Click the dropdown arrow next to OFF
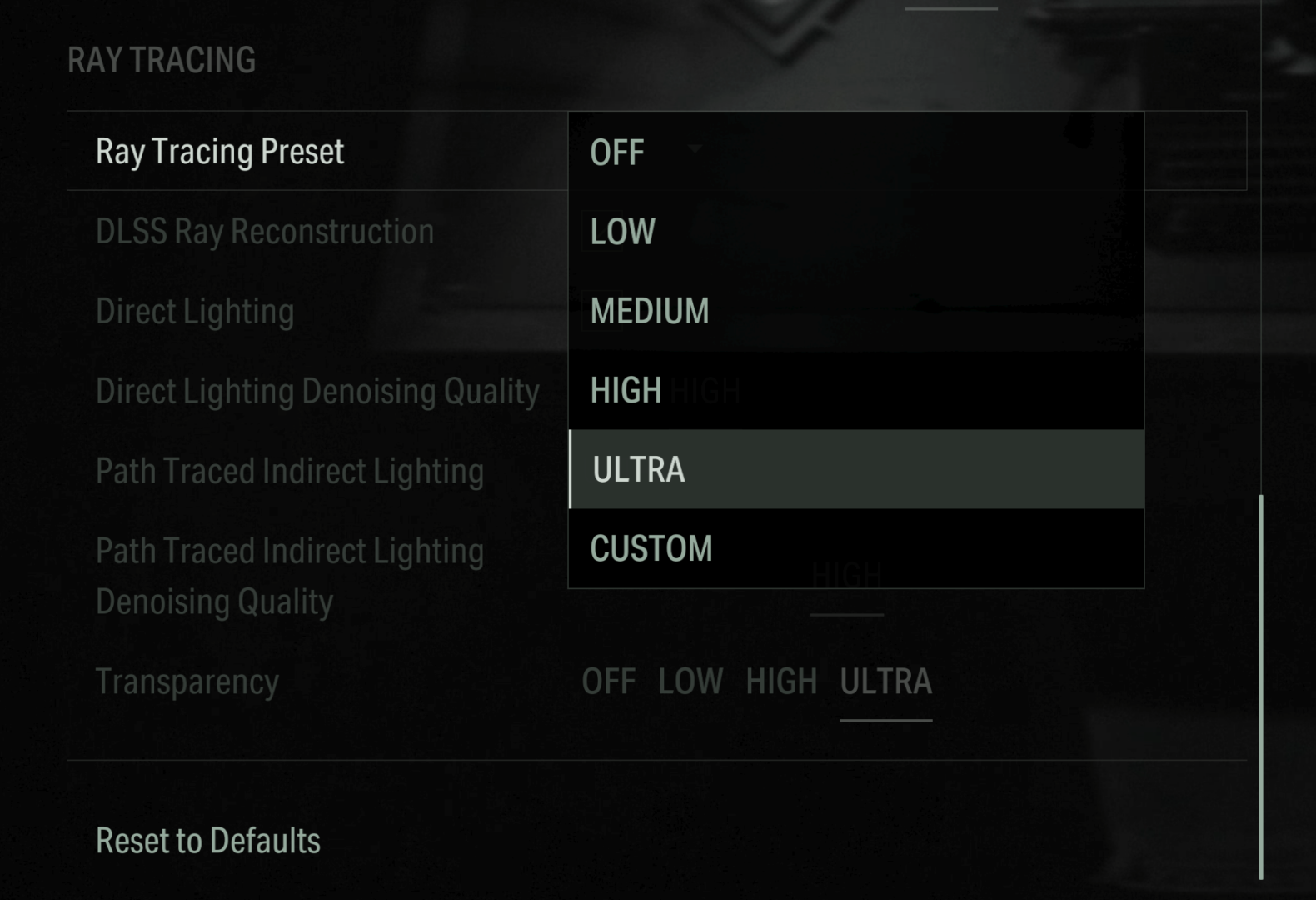 (x=694, y=148)
